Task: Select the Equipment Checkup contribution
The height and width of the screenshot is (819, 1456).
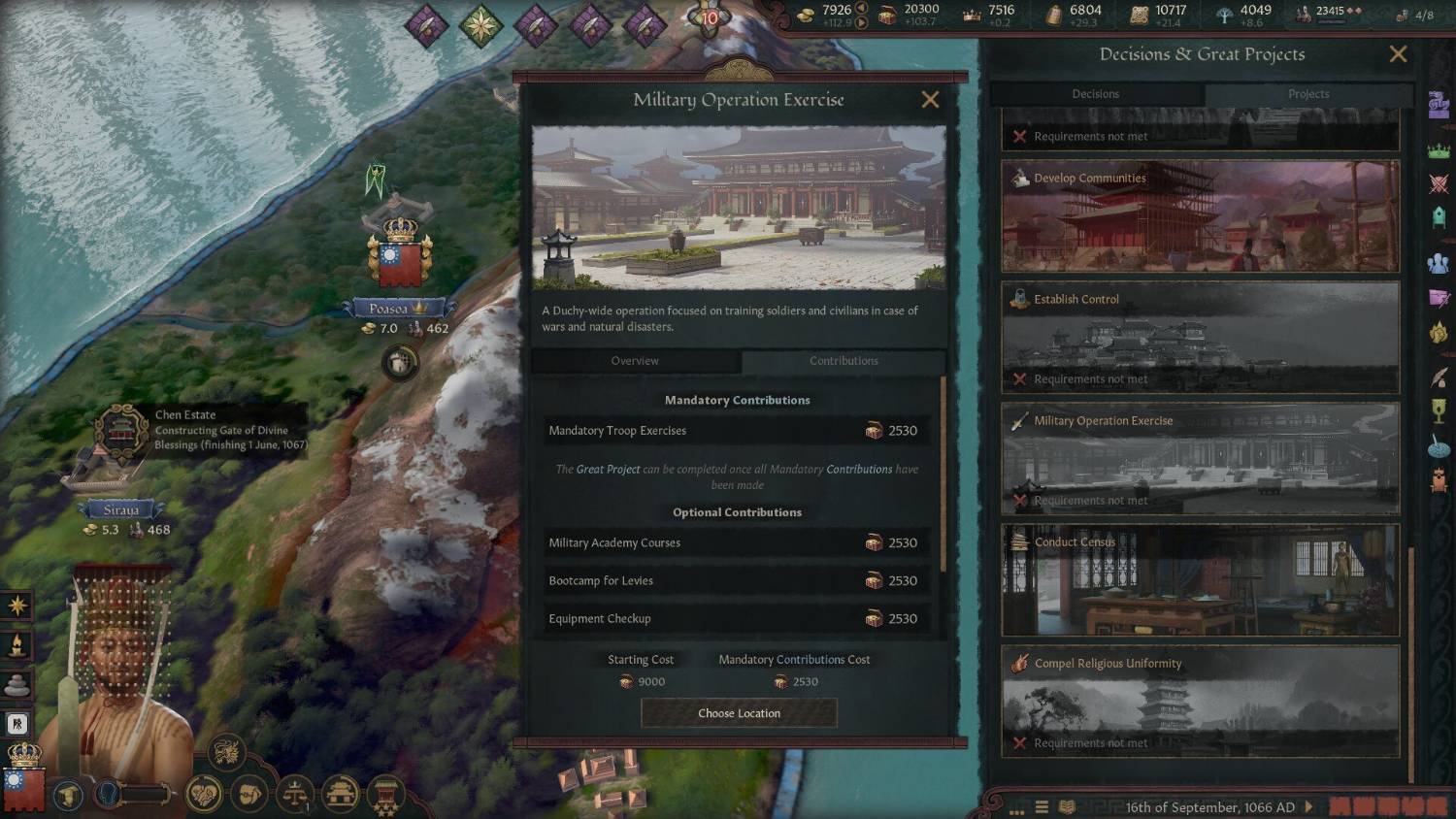Action: pyautogui.click(x=737, y=619)
